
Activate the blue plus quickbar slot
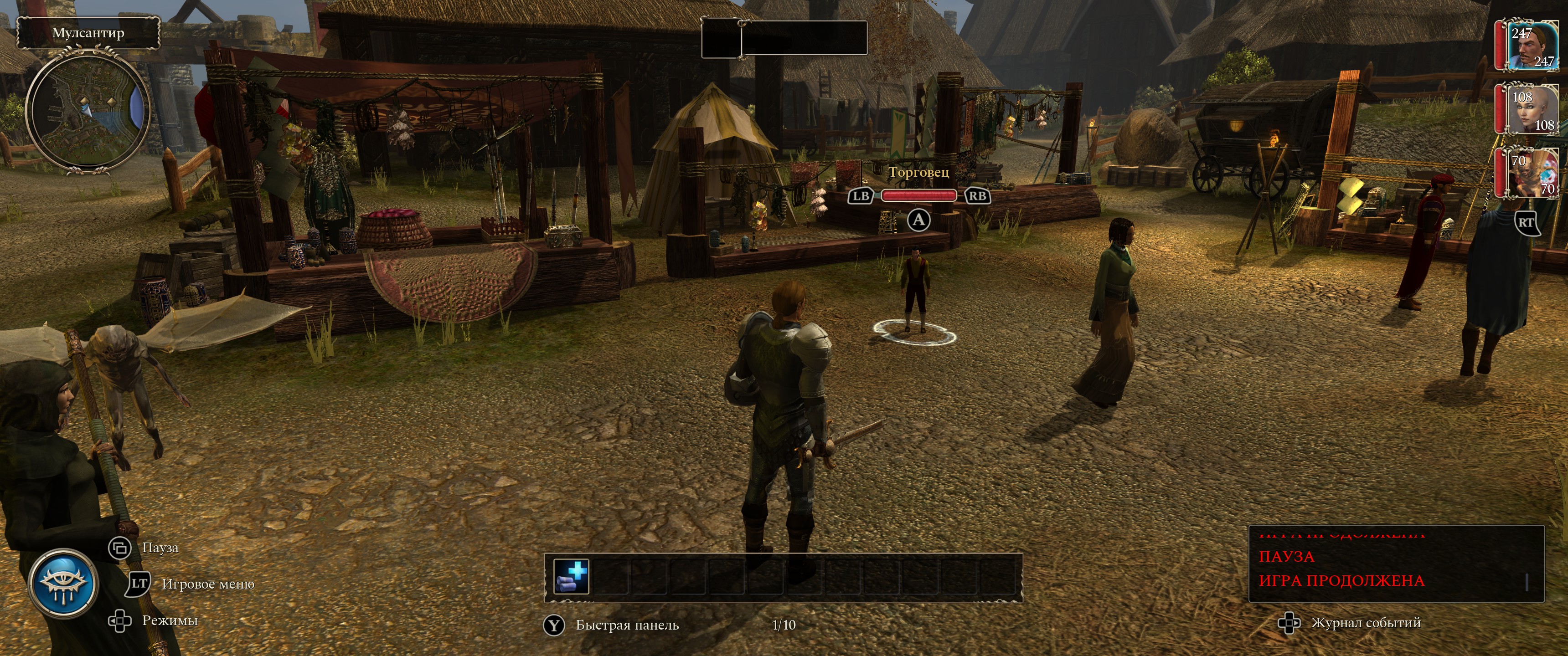click(x=572, y=576)
